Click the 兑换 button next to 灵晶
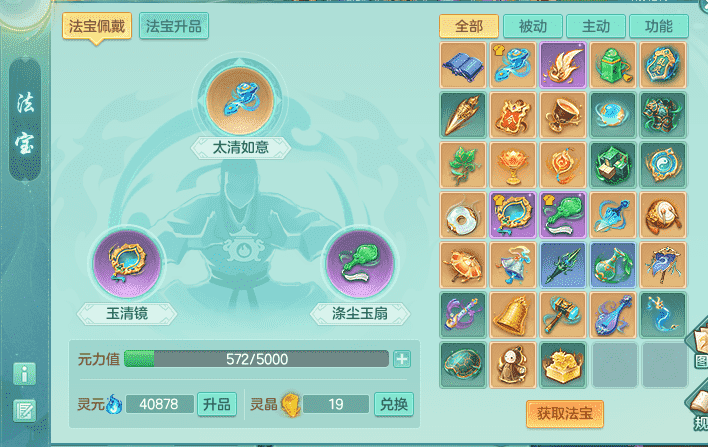Viewport: 708px width, 447px height. (393, 404)
